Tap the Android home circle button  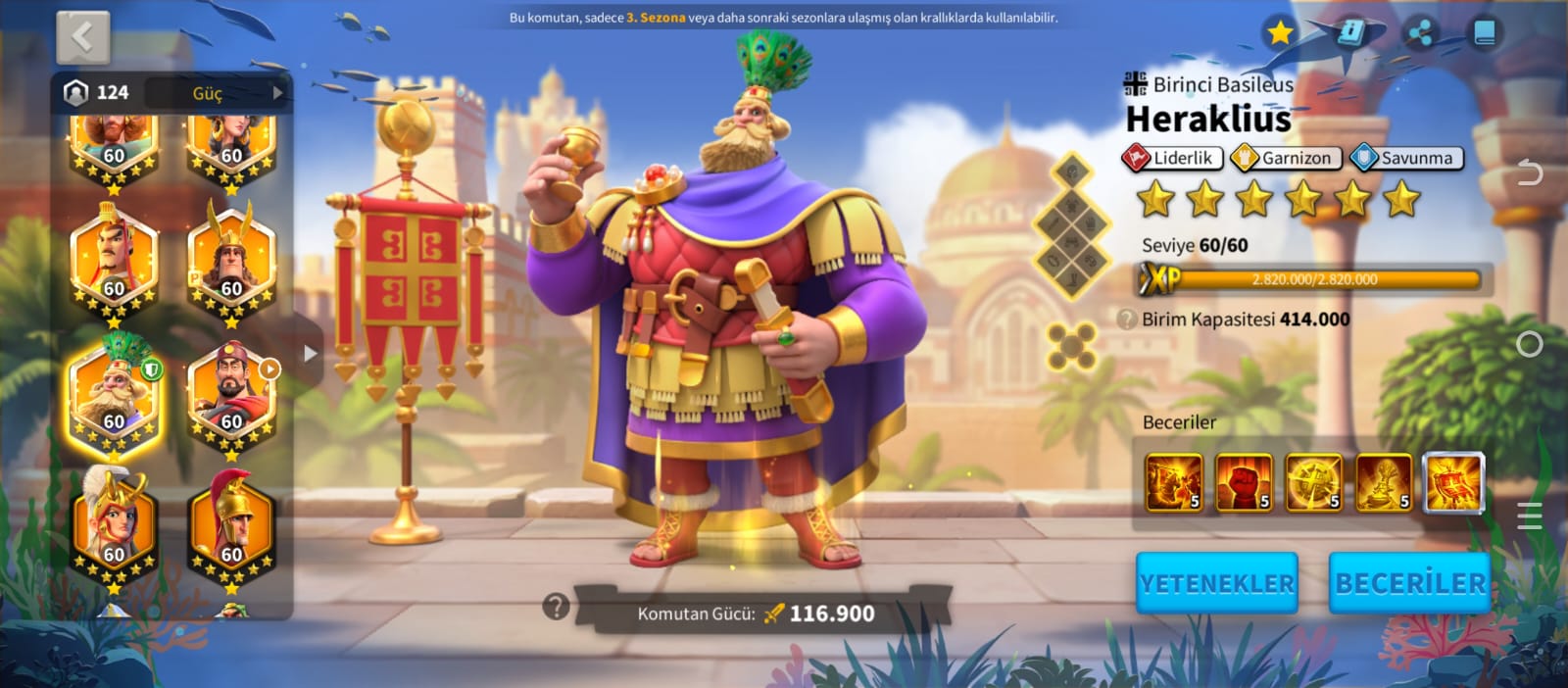tap(1529, 344)
